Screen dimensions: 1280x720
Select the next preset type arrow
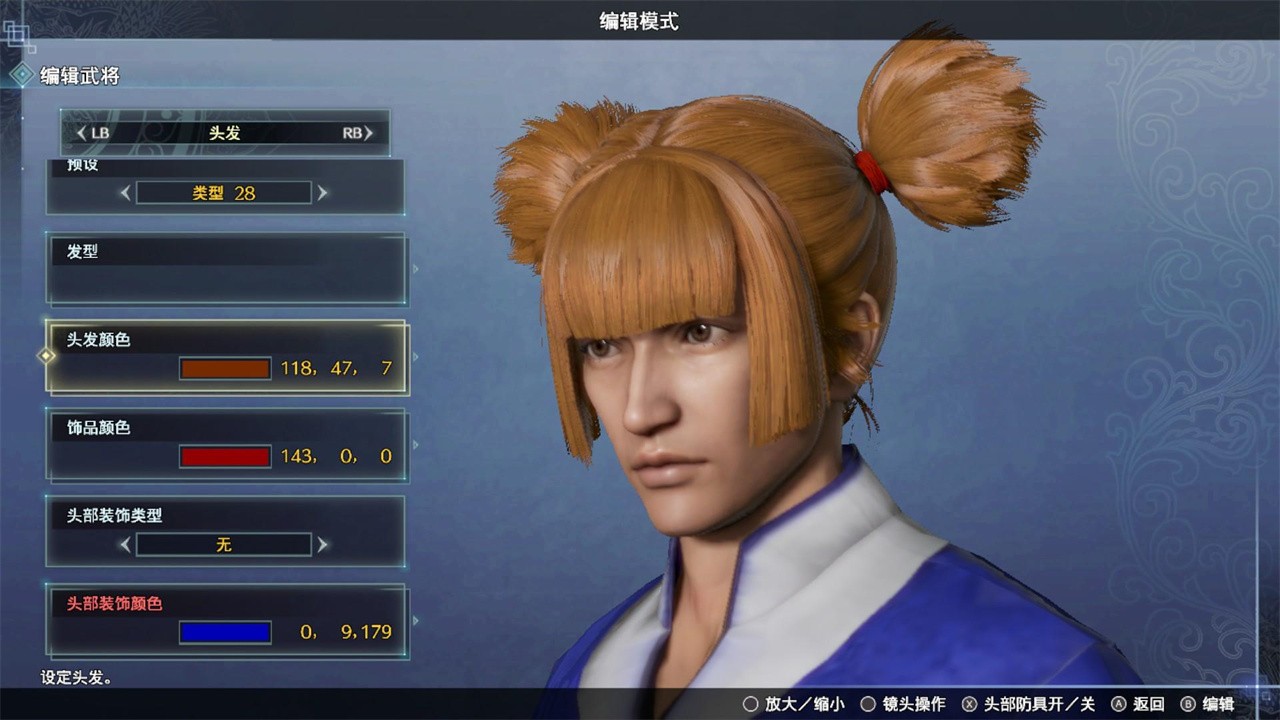click(x=322, y=193)
